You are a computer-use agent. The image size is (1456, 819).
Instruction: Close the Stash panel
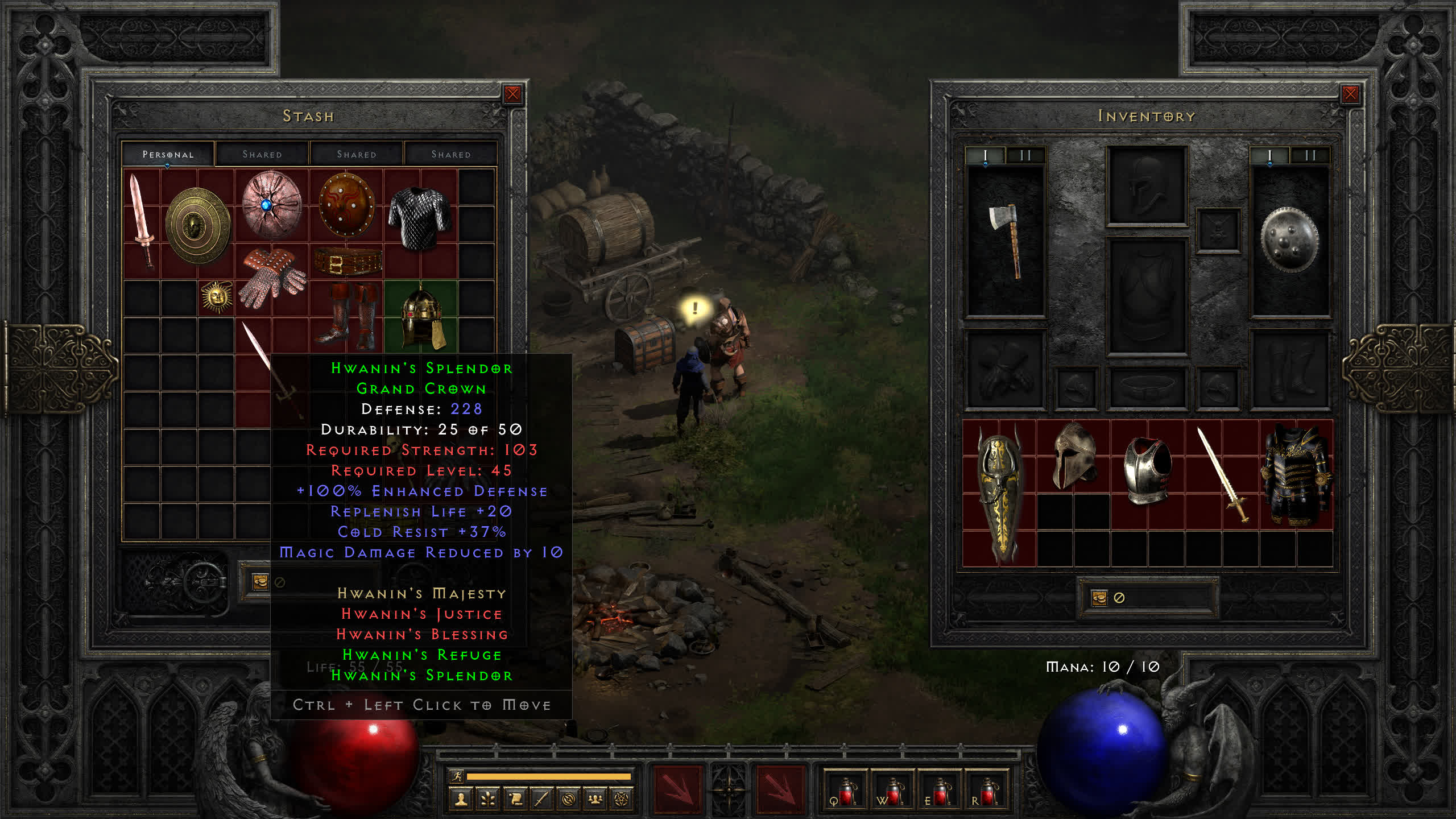(x=512, y=94)
